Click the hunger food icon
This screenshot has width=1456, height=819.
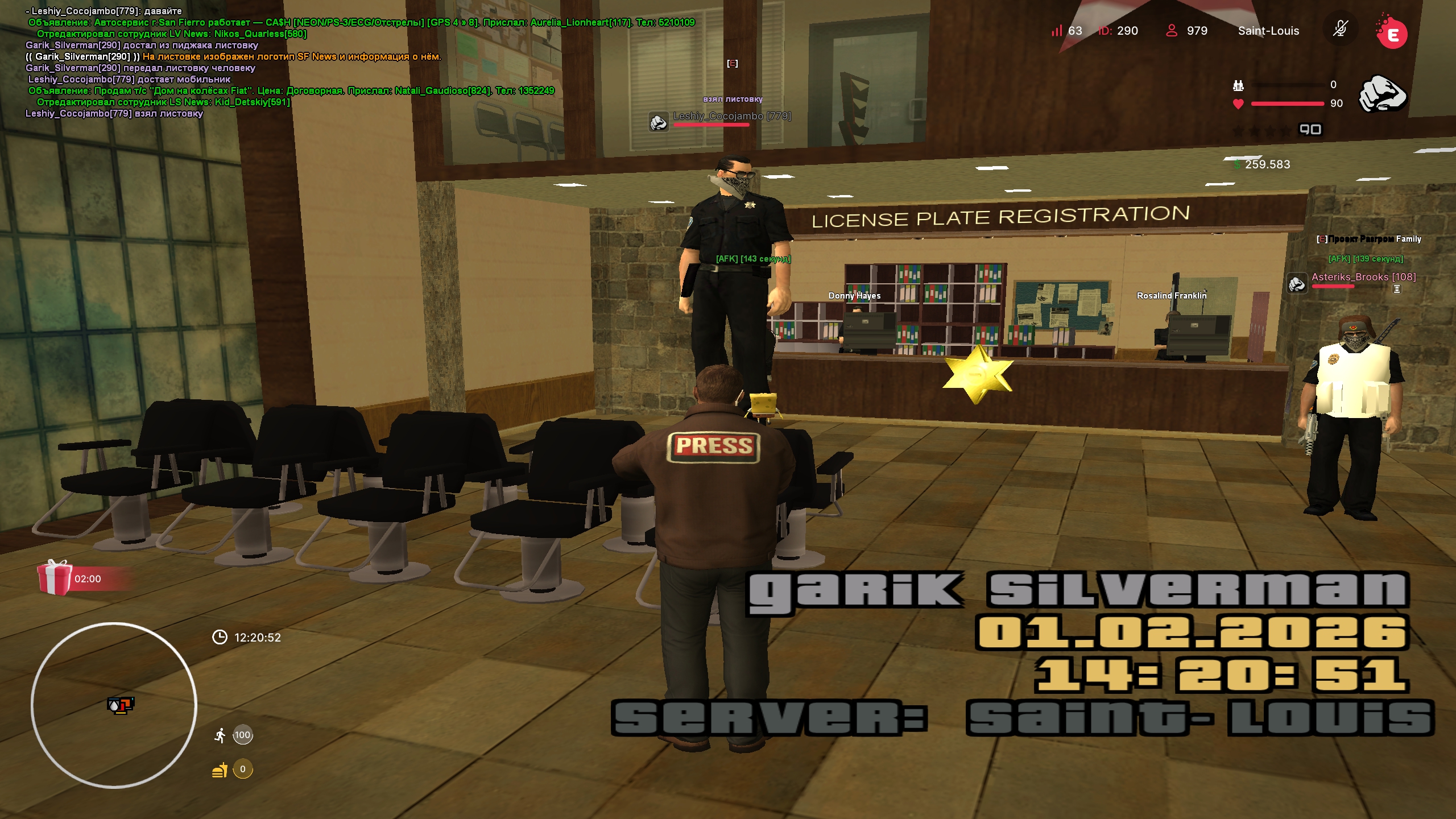coord(220,770)
